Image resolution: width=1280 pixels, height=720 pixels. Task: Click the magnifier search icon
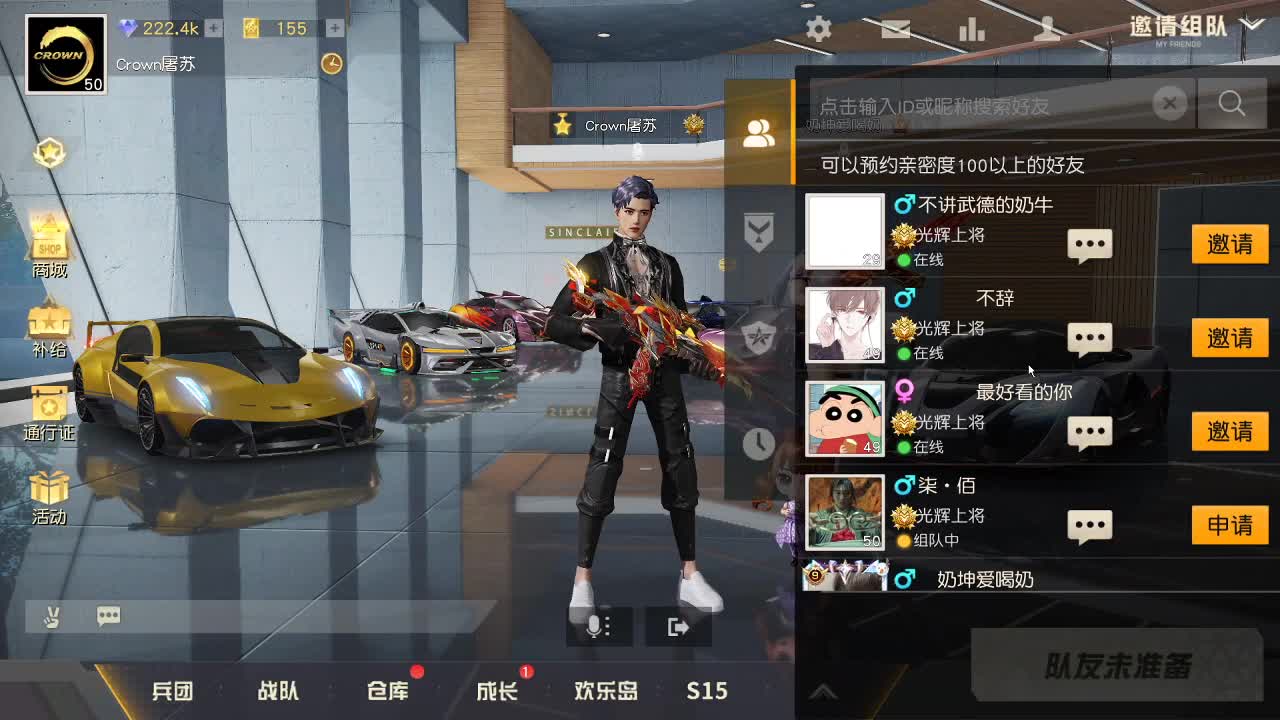click(x=1231, y=103)
